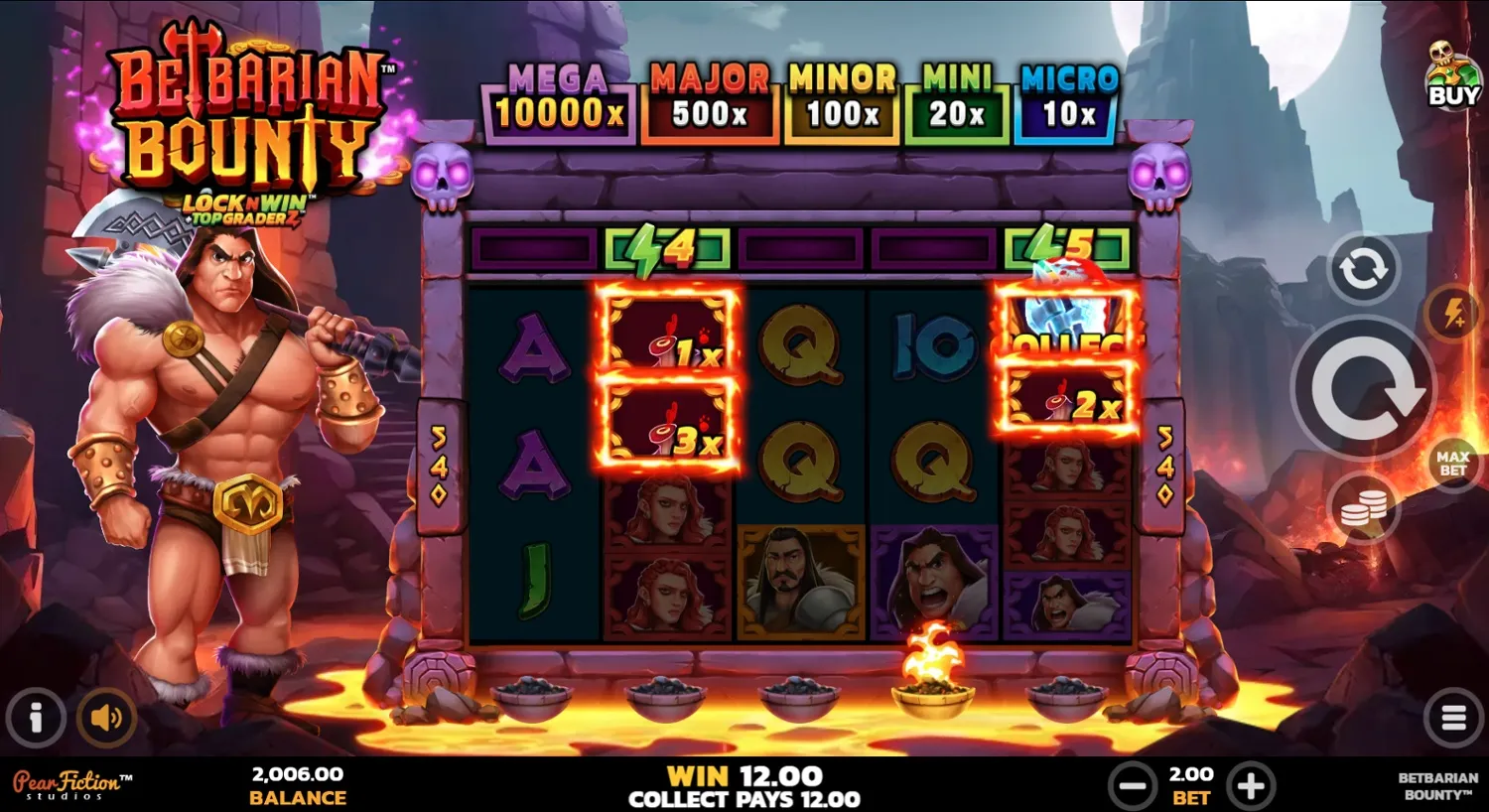The width and height of the screenshot is (1489, 812).
Task: Click the COLLECT symbol on reel five
Action: (x=1069, y=328)
